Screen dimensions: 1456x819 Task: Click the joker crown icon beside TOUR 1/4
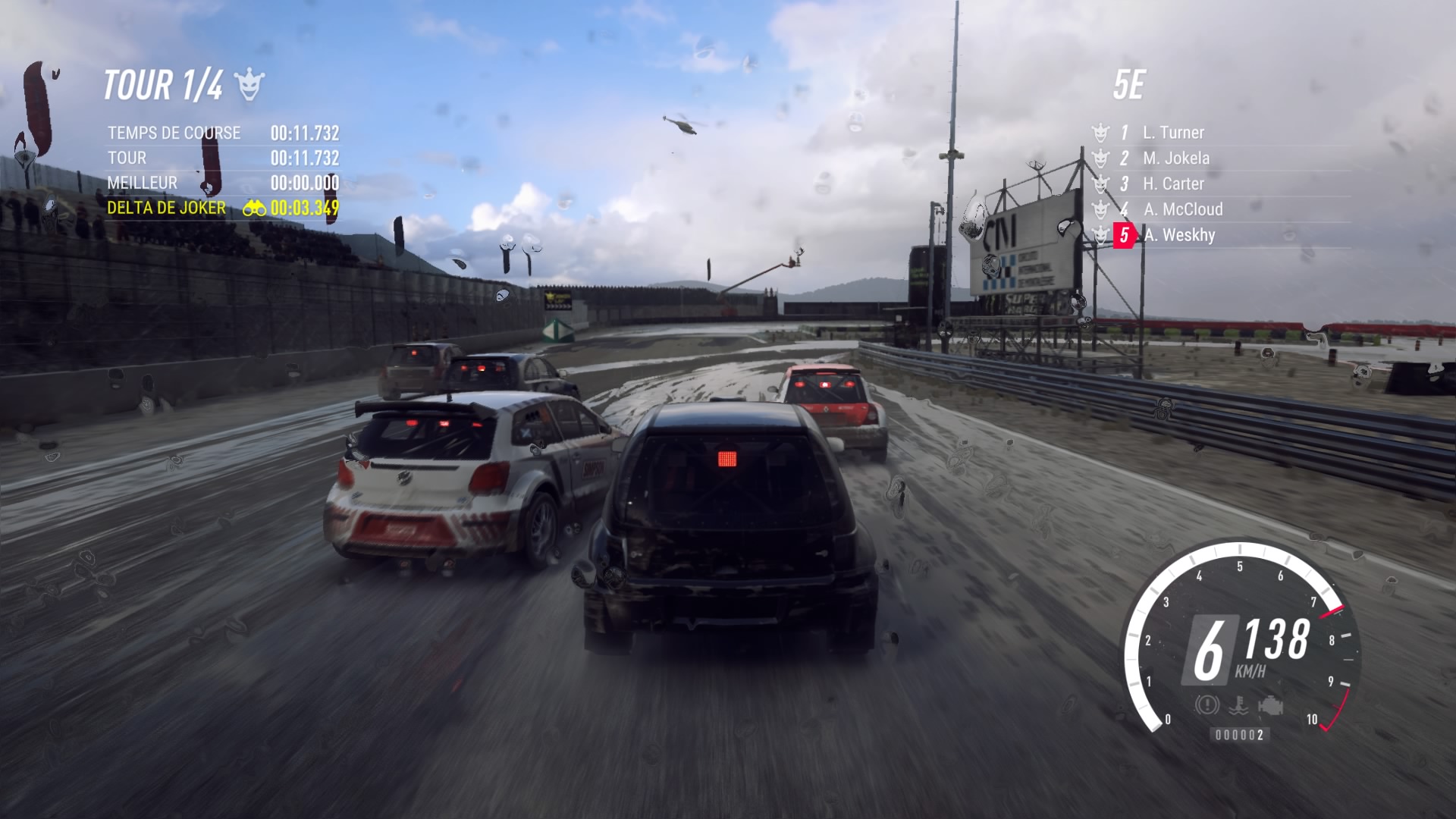[x=249, y=85]
